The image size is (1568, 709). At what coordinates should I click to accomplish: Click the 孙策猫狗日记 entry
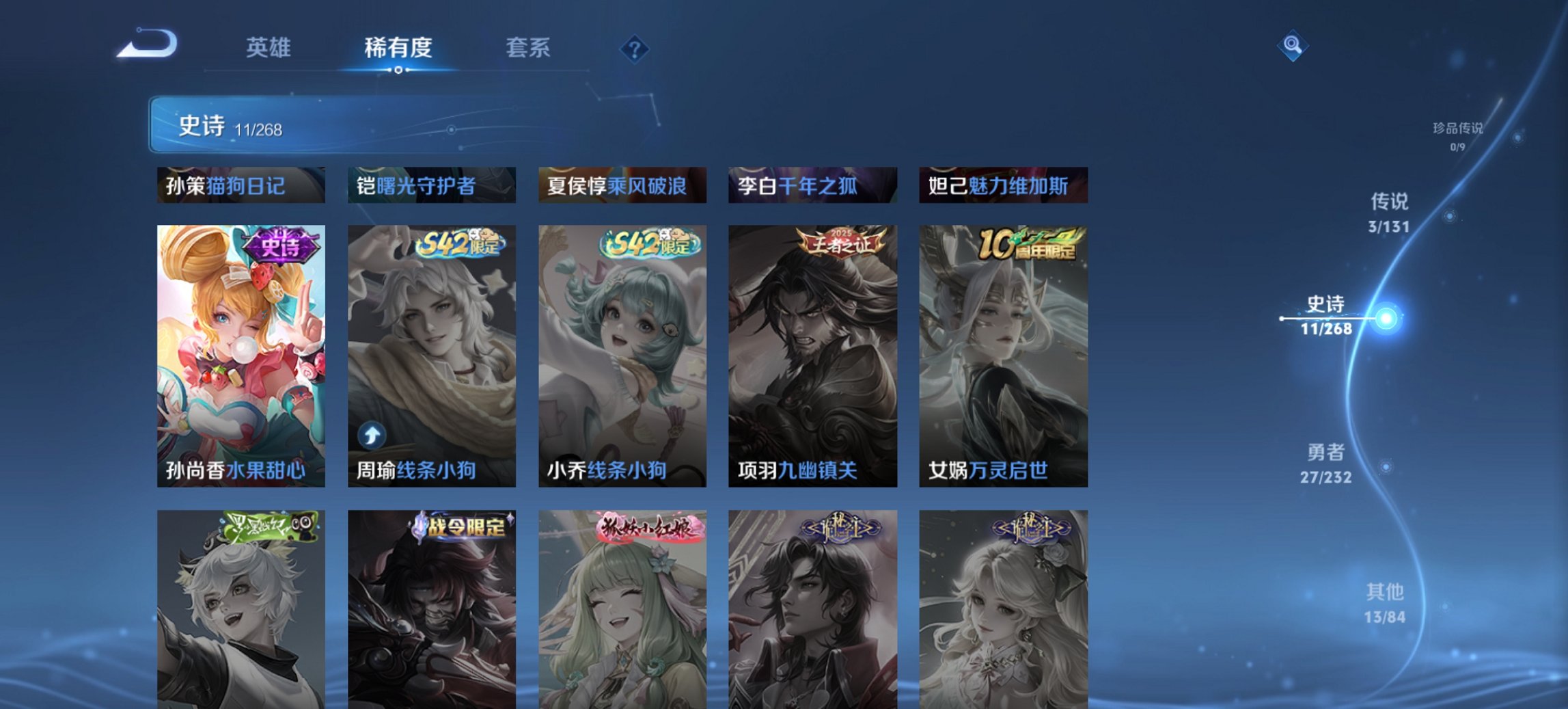pos(240,185)
